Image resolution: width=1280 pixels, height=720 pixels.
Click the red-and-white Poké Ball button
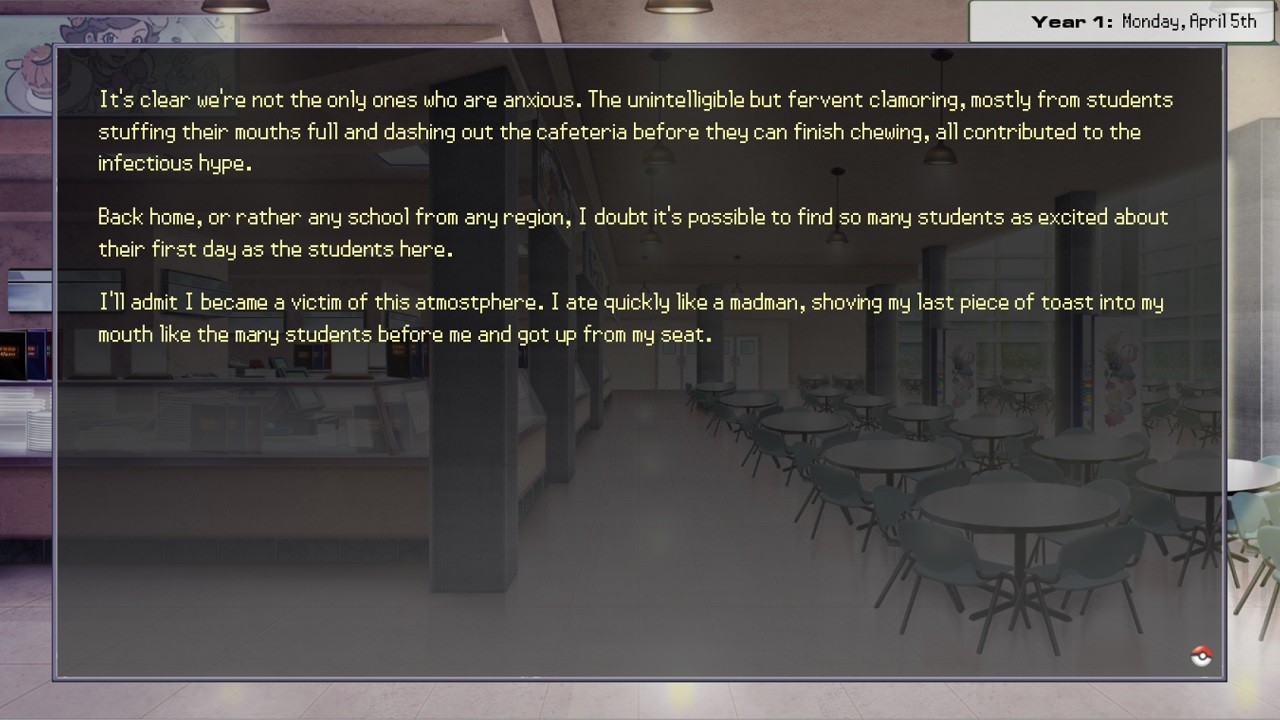pos(1201,656)
